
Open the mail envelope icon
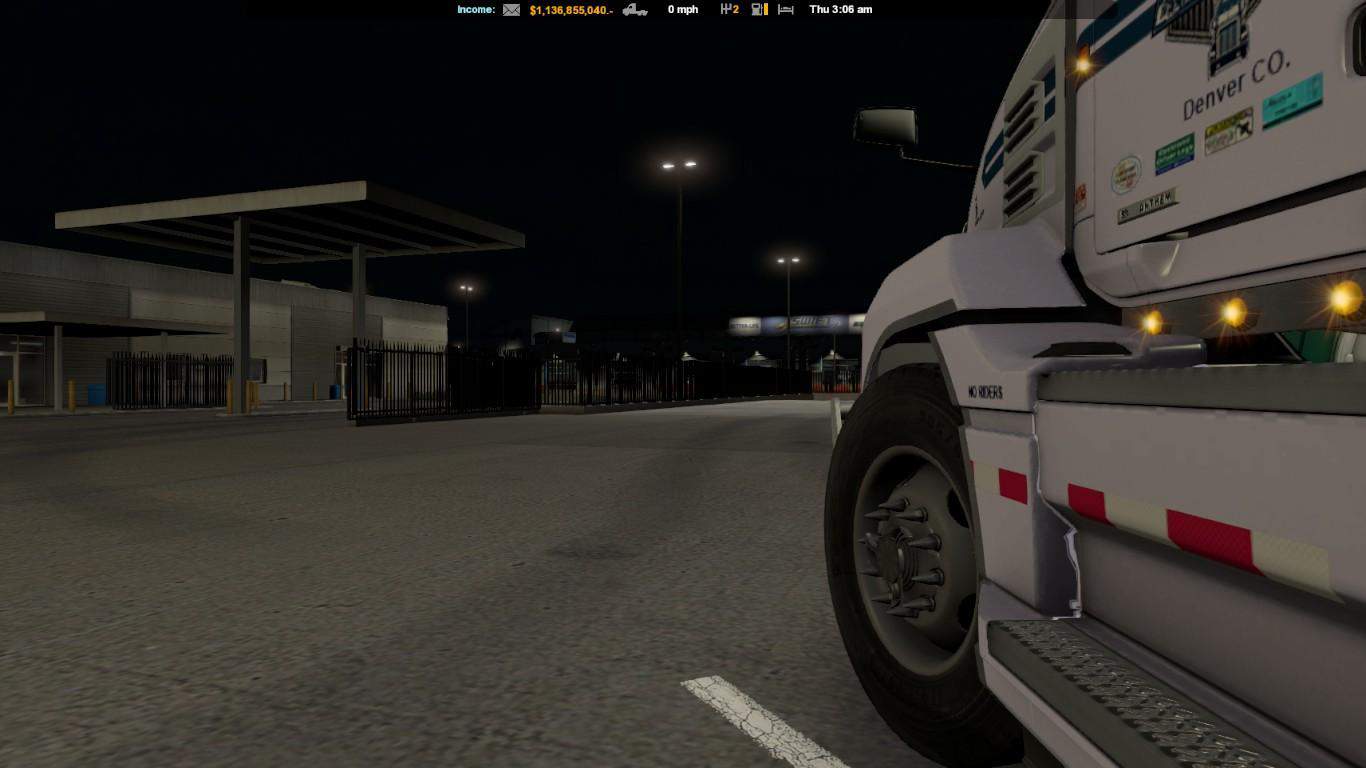pyautogui.click(x=511, y=10)
